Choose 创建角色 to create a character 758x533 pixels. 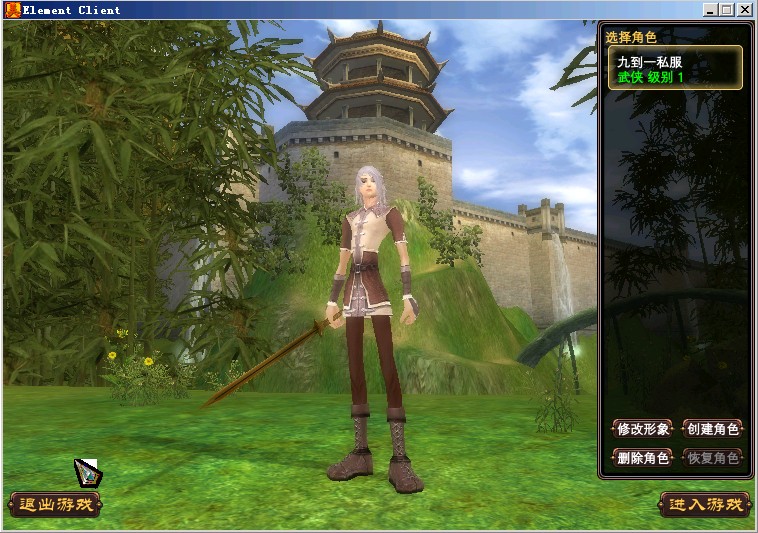(712, 429)
